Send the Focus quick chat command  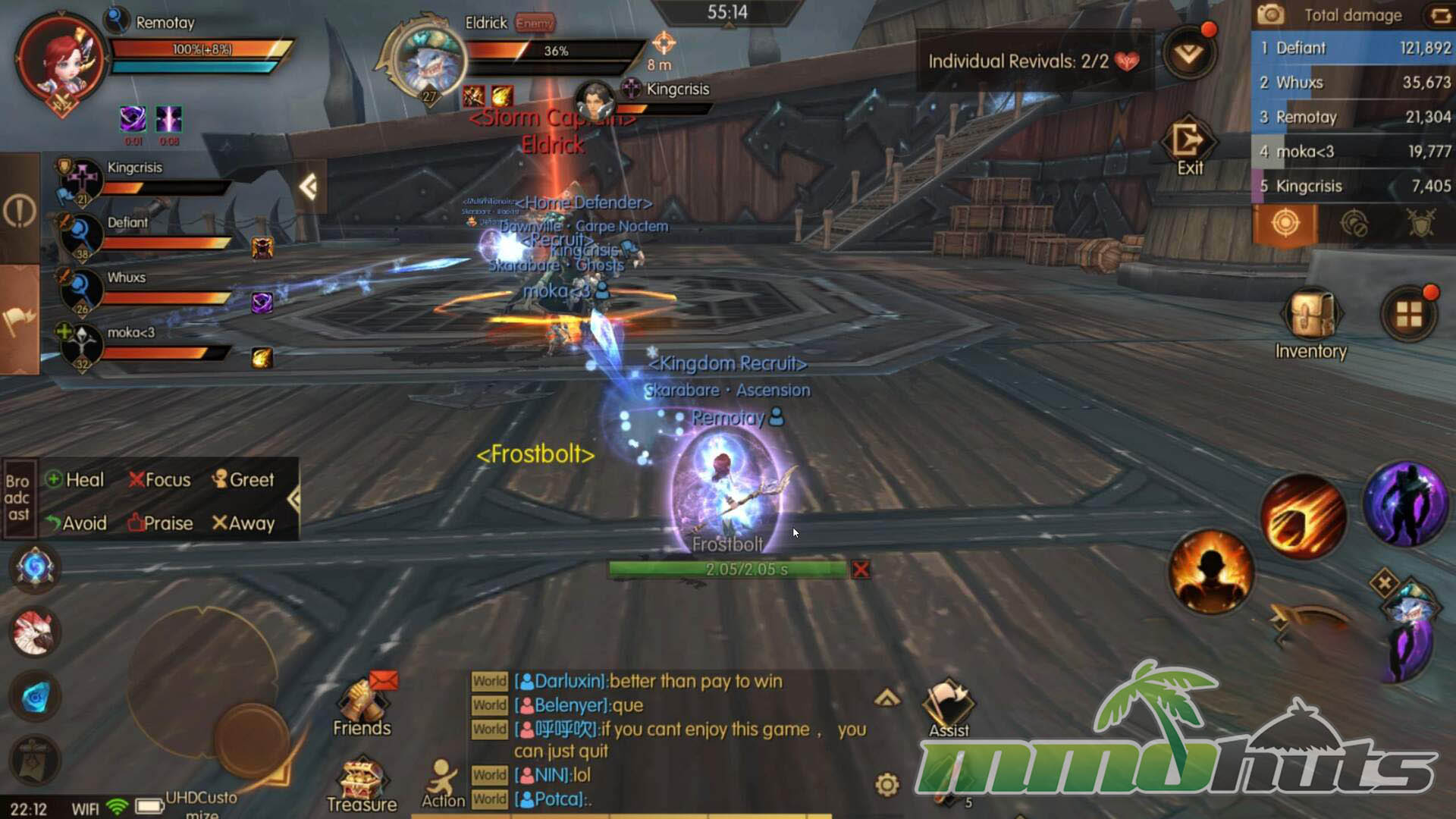[x=160, y=480]
